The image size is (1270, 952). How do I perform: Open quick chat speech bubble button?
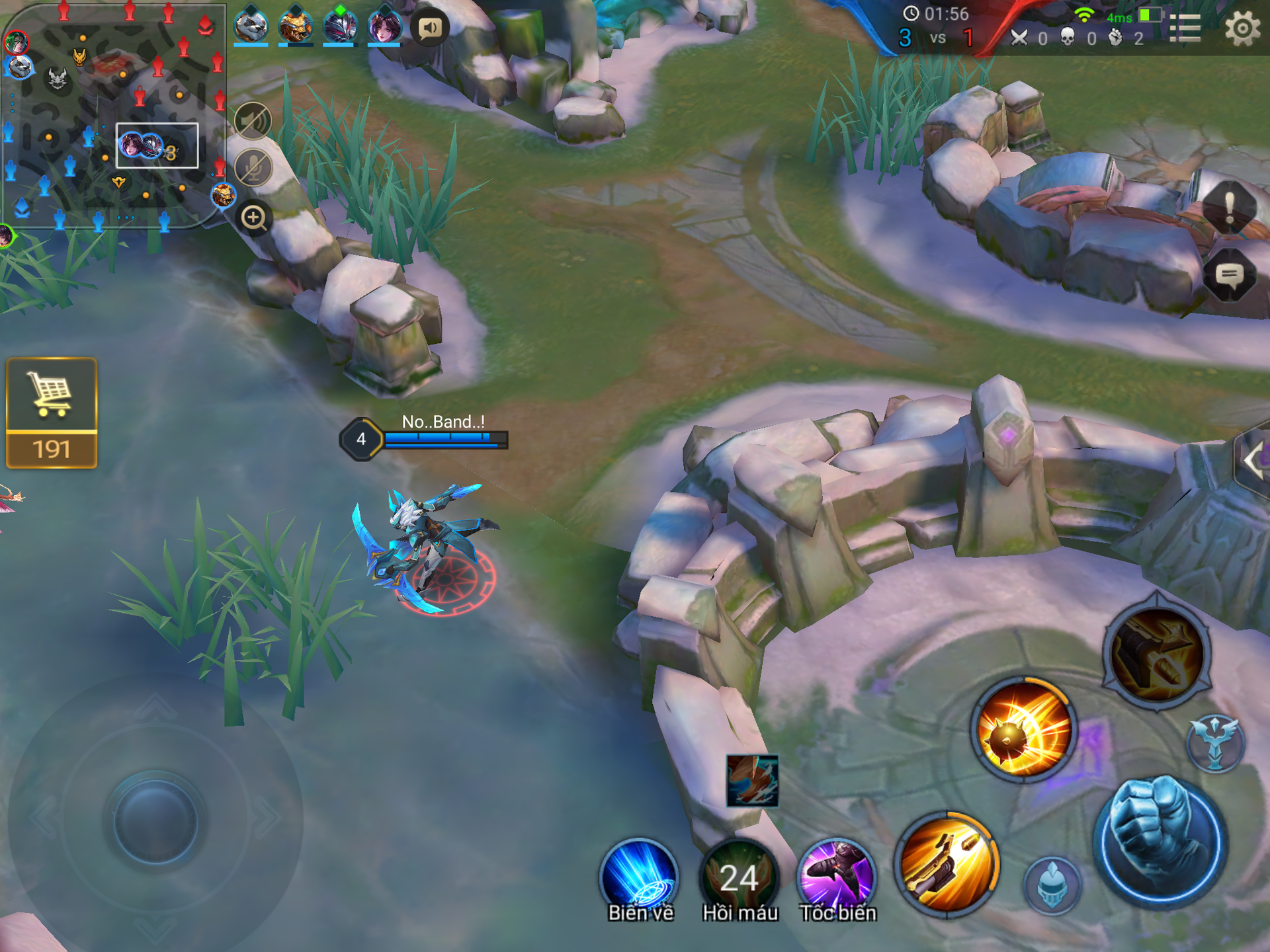click(1229, 275)
